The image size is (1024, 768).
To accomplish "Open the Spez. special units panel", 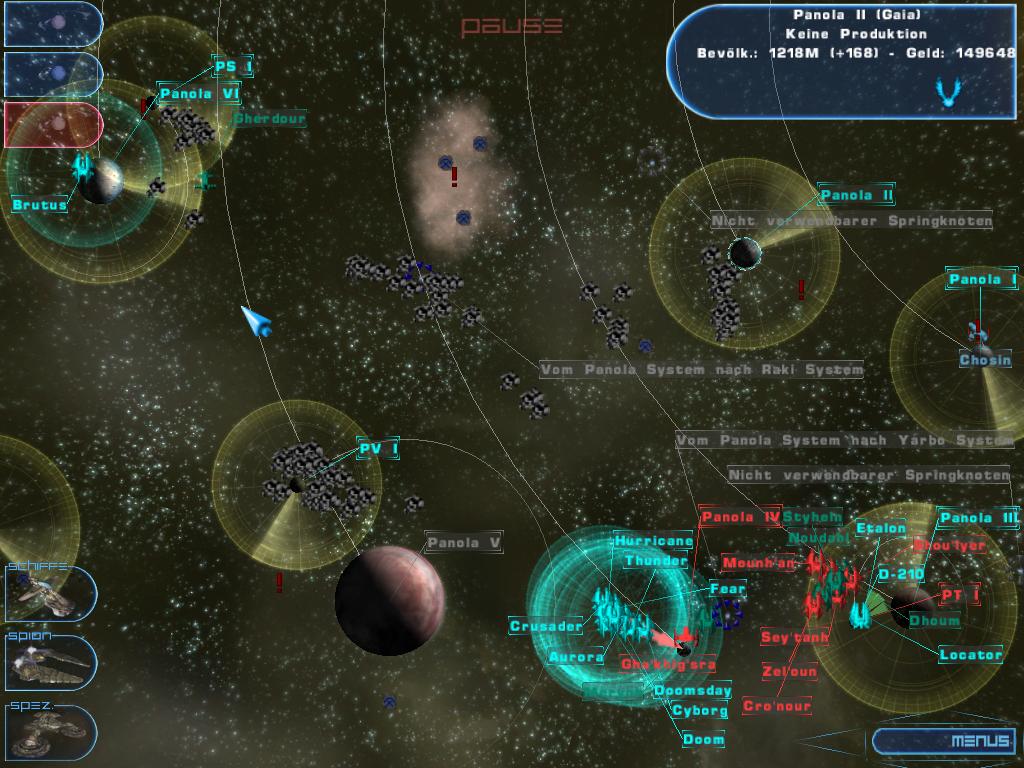I will point(50,731).
